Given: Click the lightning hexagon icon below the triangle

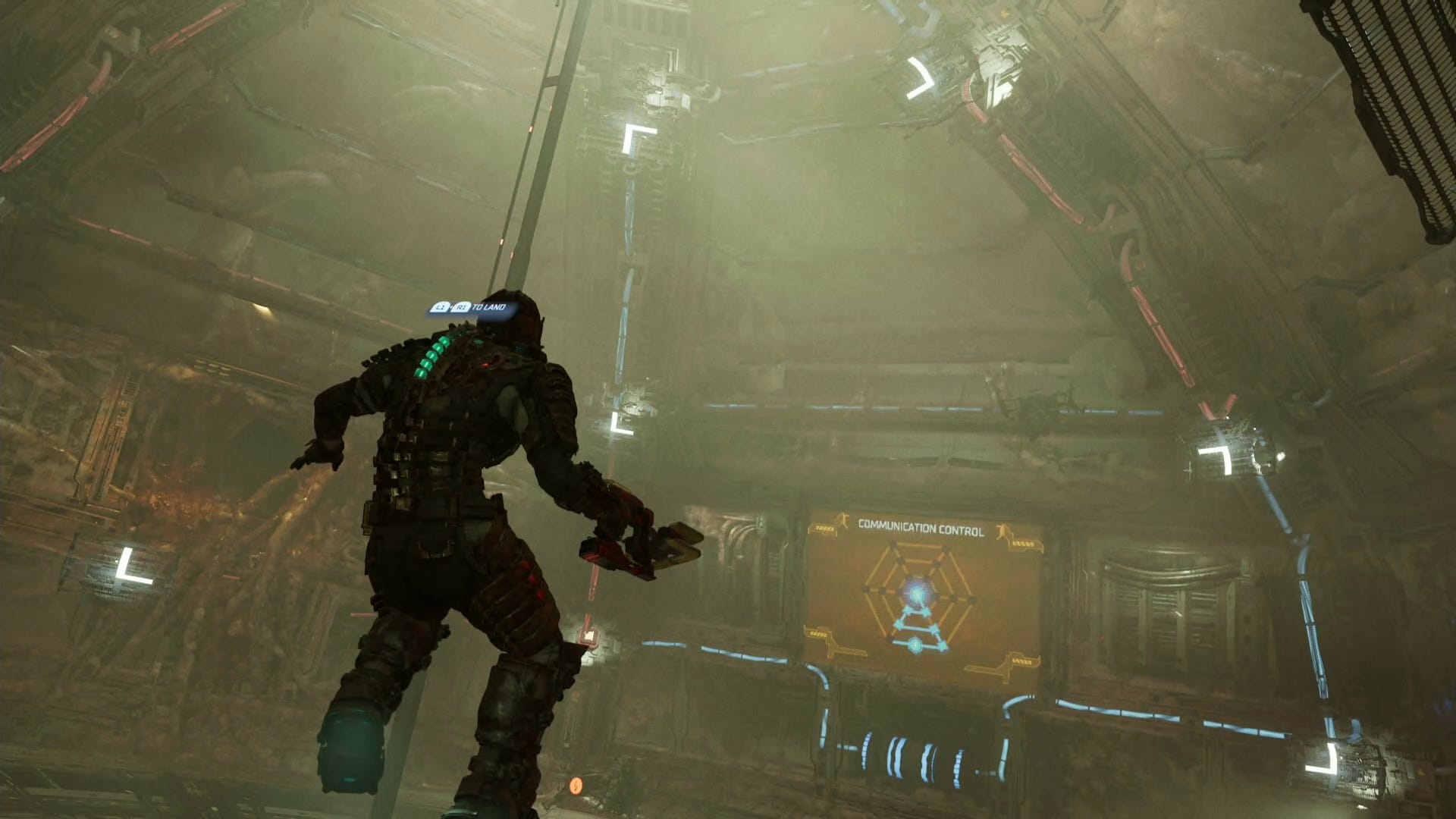Looking at the screenshot, I should pos(915,645).
